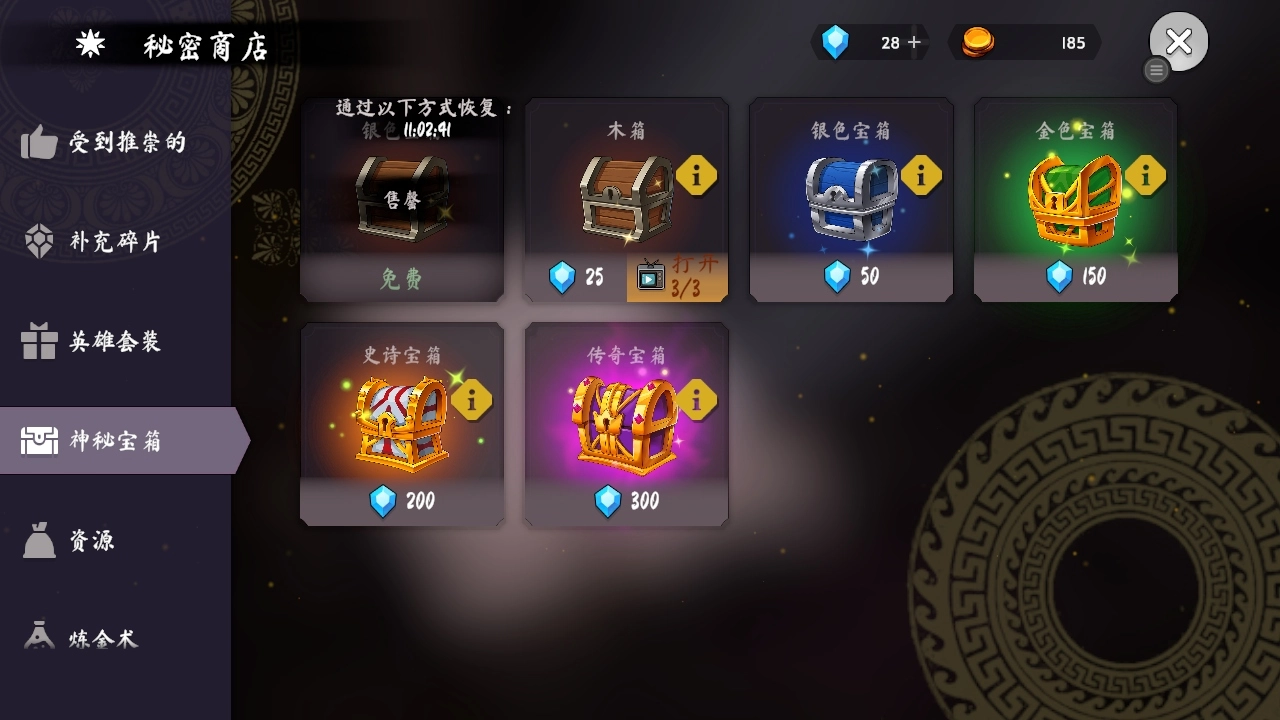Viewport: 1280px width, 720px height.
Task: Click the 资源 resources bag icon
Action: tap(37, 540)
